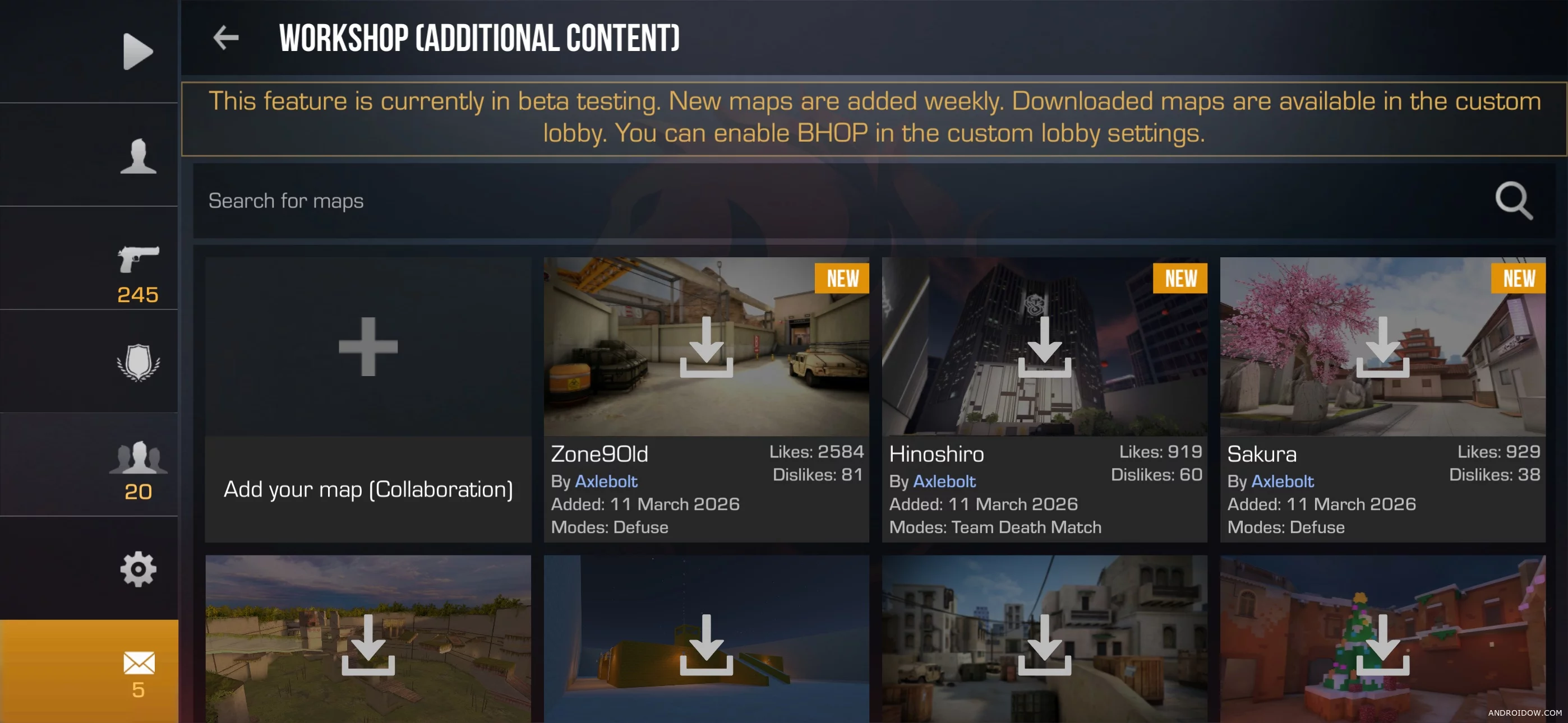Open Axlebolt author link under Hinoshiro
Image resolution: width=1568 pixels, height=723 pixels.
click(x=944, y=481)
